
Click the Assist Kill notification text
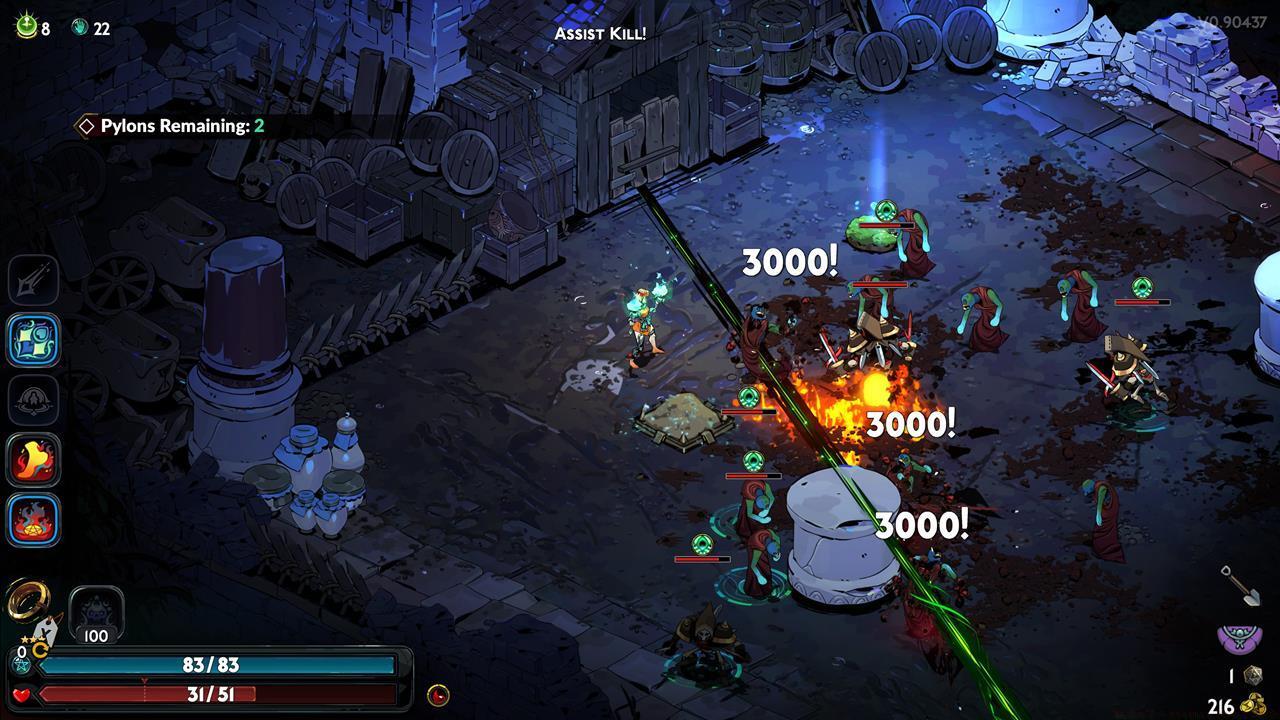pyautogui.click(x=601, y=32)
